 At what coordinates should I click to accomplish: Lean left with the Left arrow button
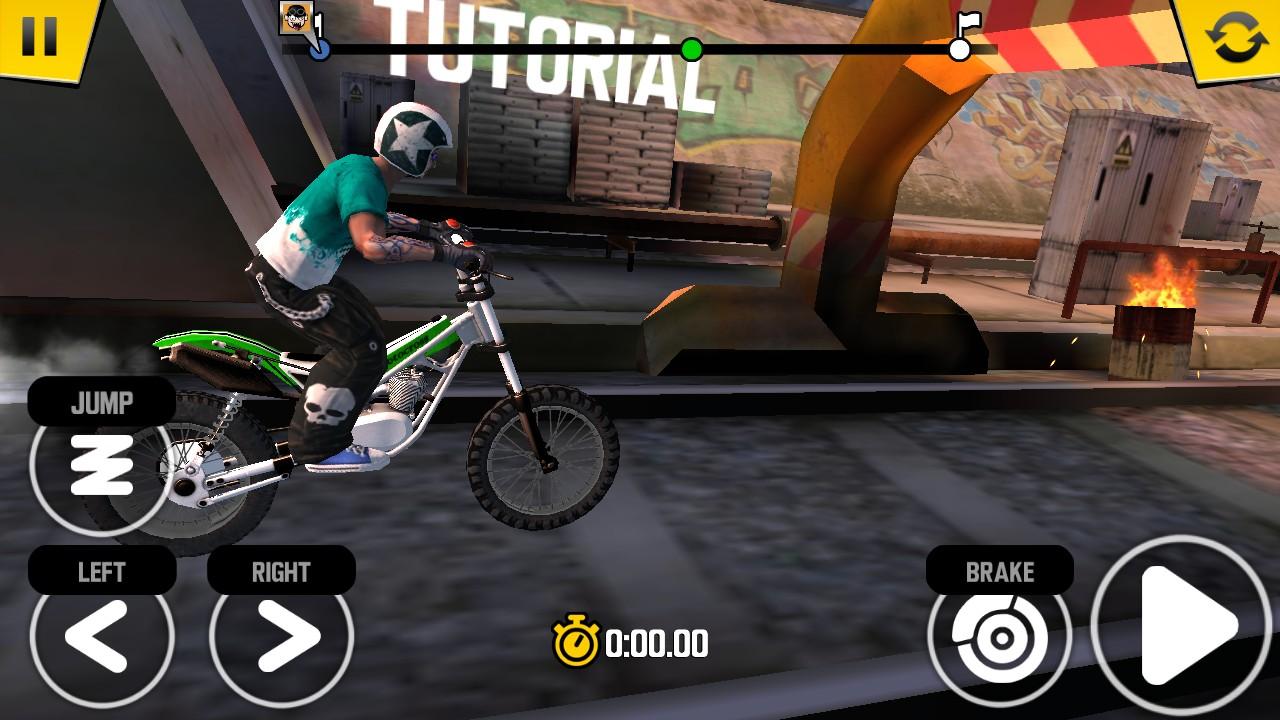[x=101, y=635]
